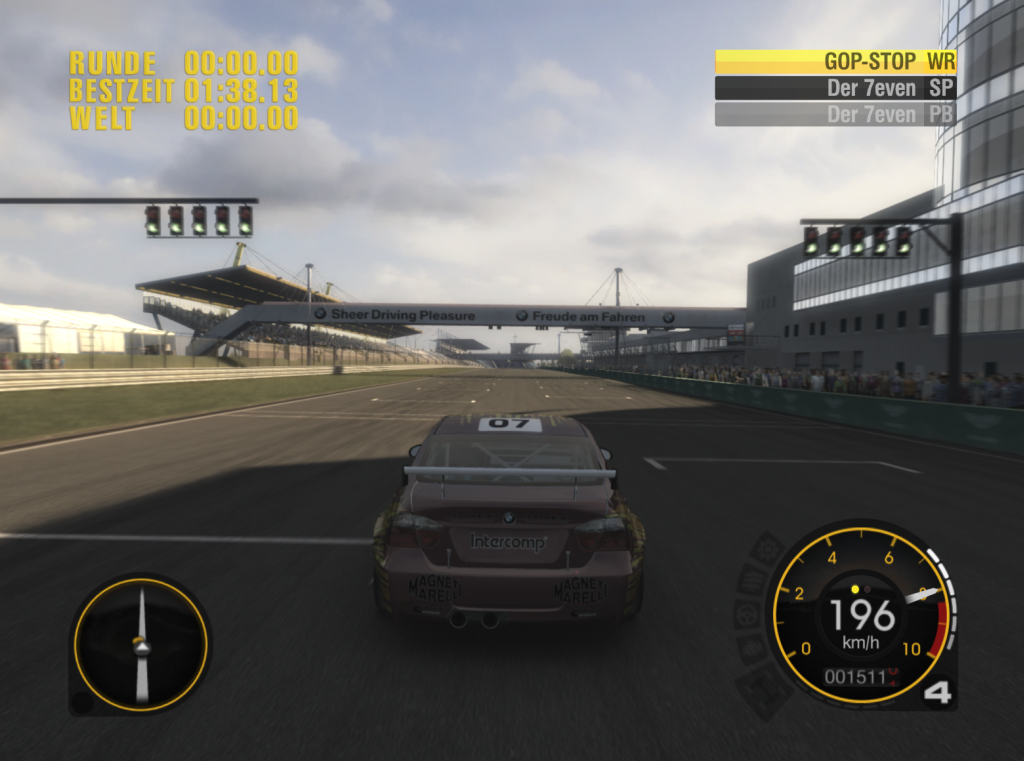Click the current gear number indicator

937,692
